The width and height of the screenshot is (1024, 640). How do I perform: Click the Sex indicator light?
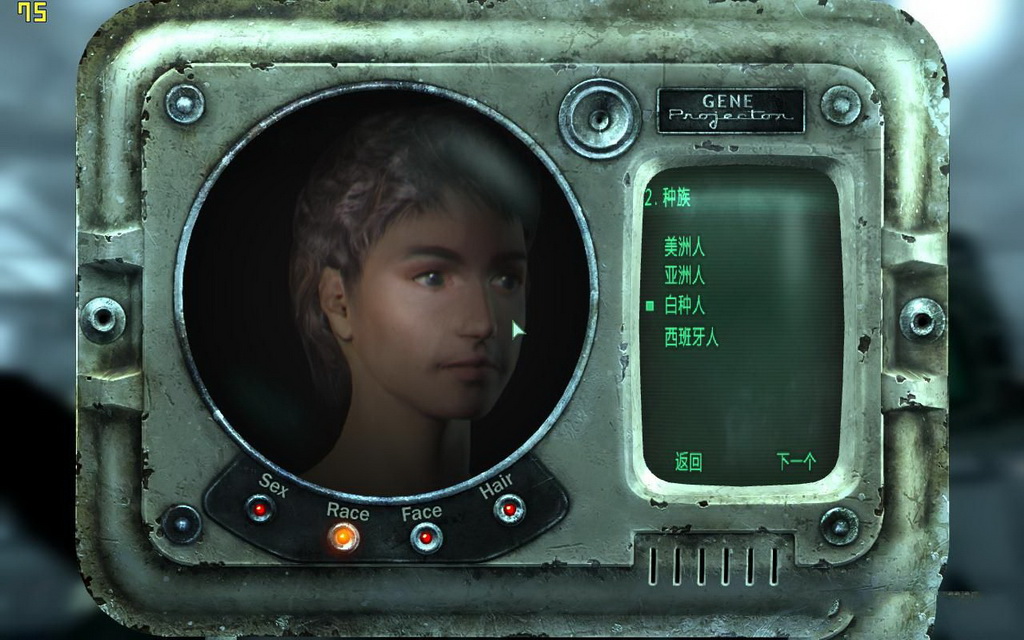click(x=261, y=508)
